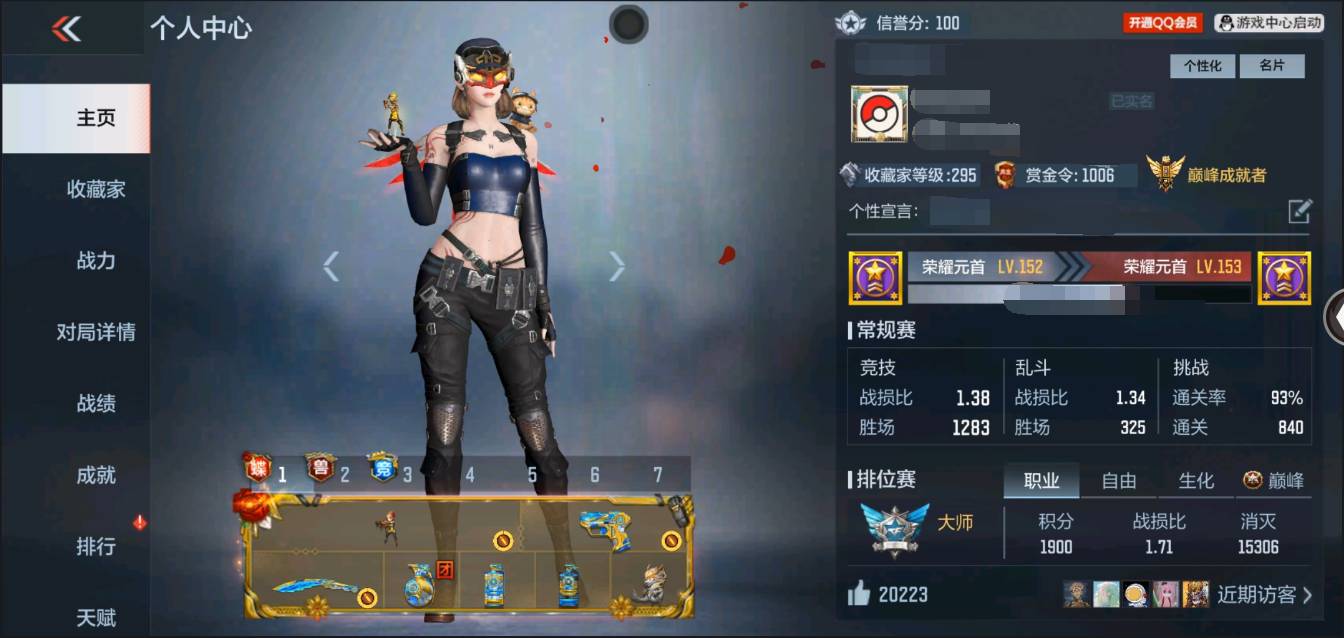
Task: Open the 战绩 menu entry
Action: coord(96,404)
